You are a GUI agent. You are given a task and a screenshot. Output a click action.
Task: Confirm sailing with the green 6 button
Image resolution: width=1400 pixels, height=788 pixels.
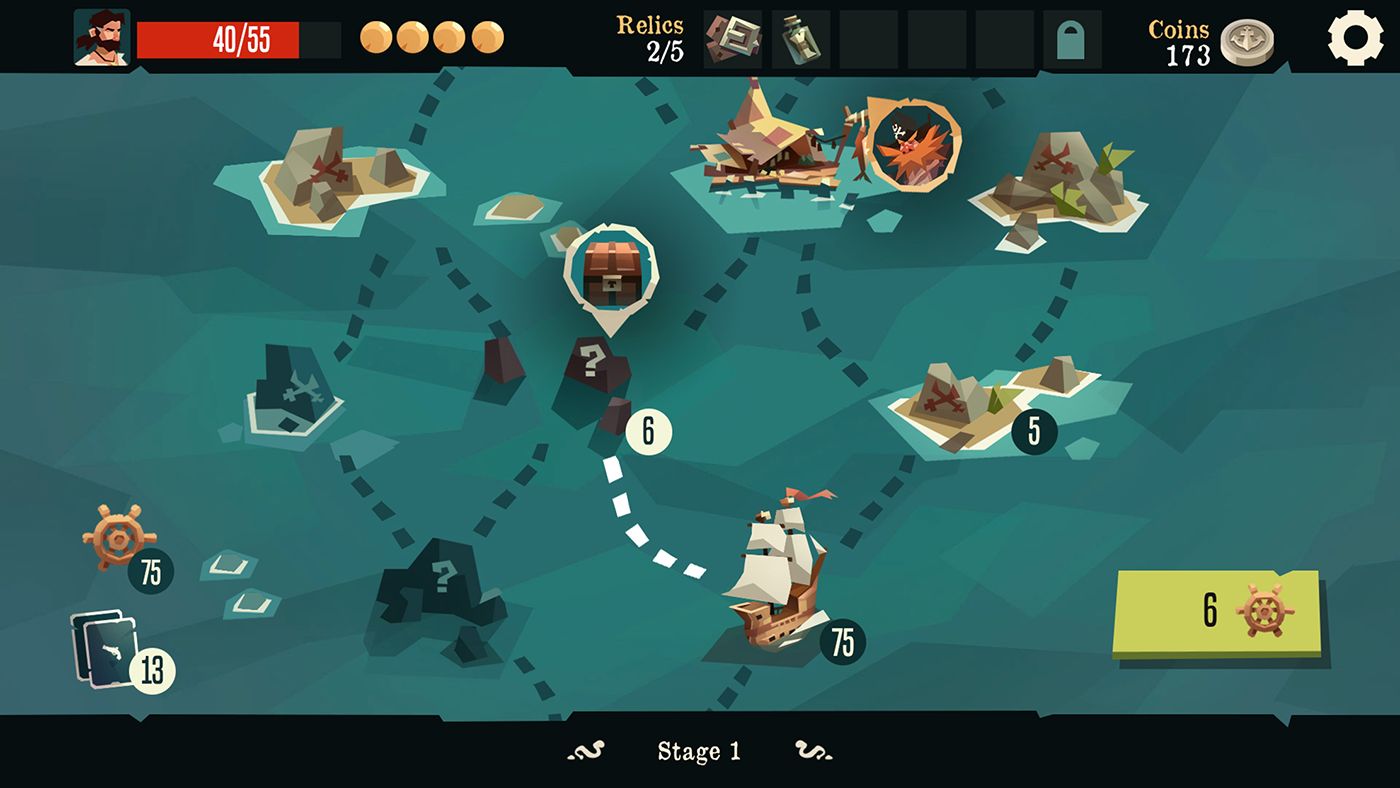(1217, 612)
